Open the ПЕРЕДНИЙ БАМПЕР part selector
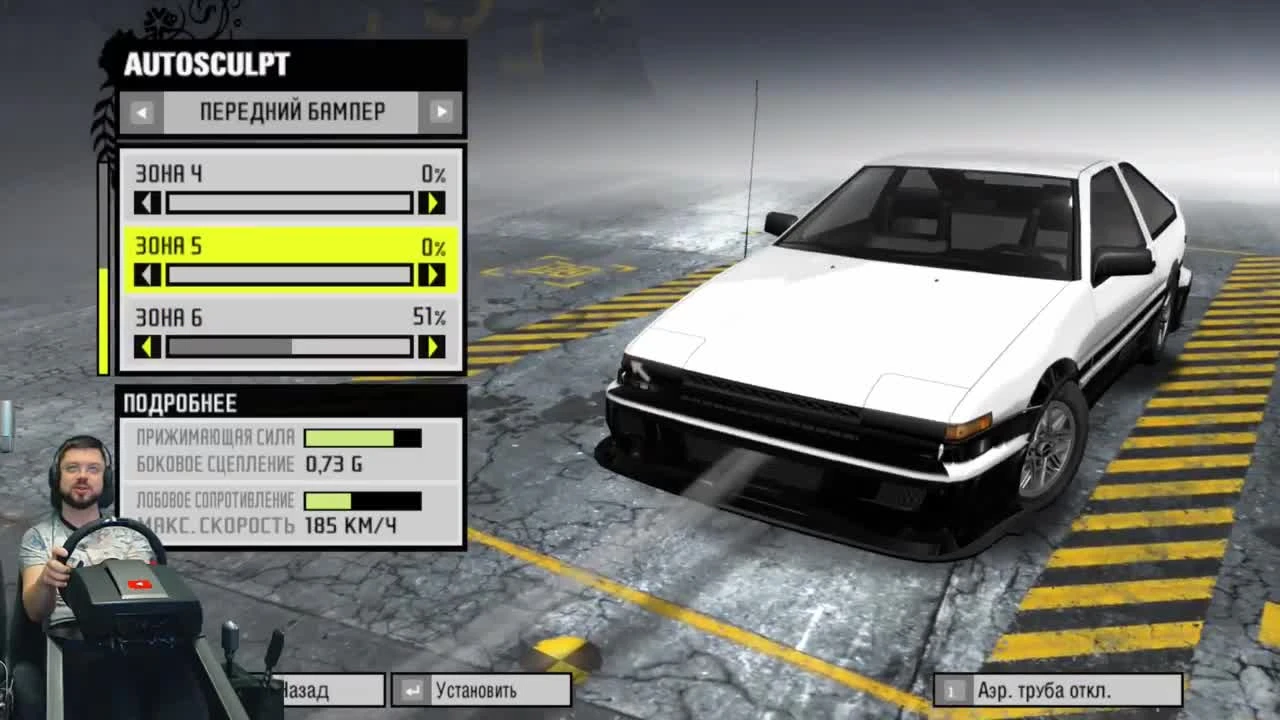1280x720 pixels. click(290, 112)
